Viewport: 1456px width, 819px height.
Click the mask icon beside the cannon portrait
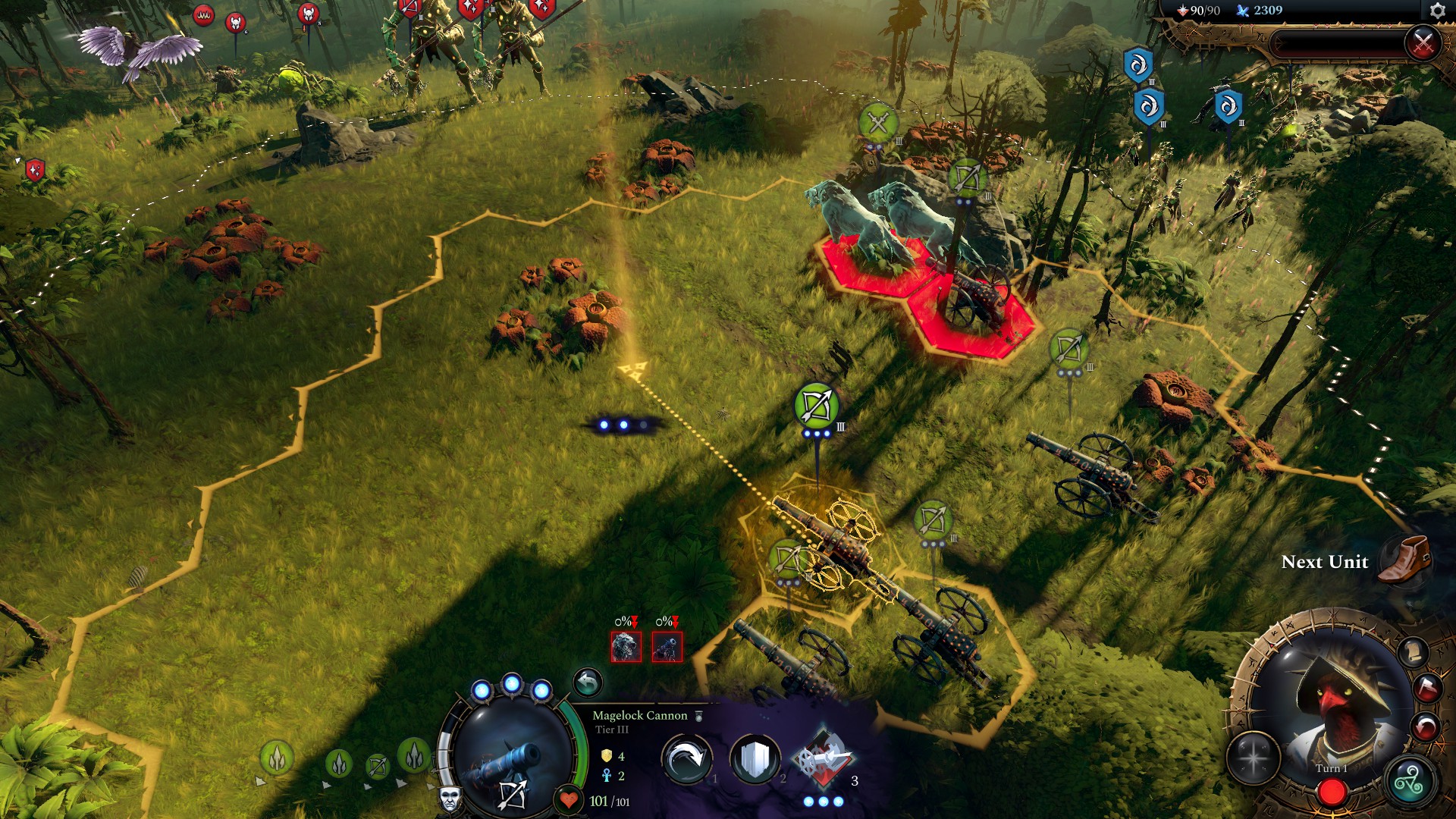449,800
